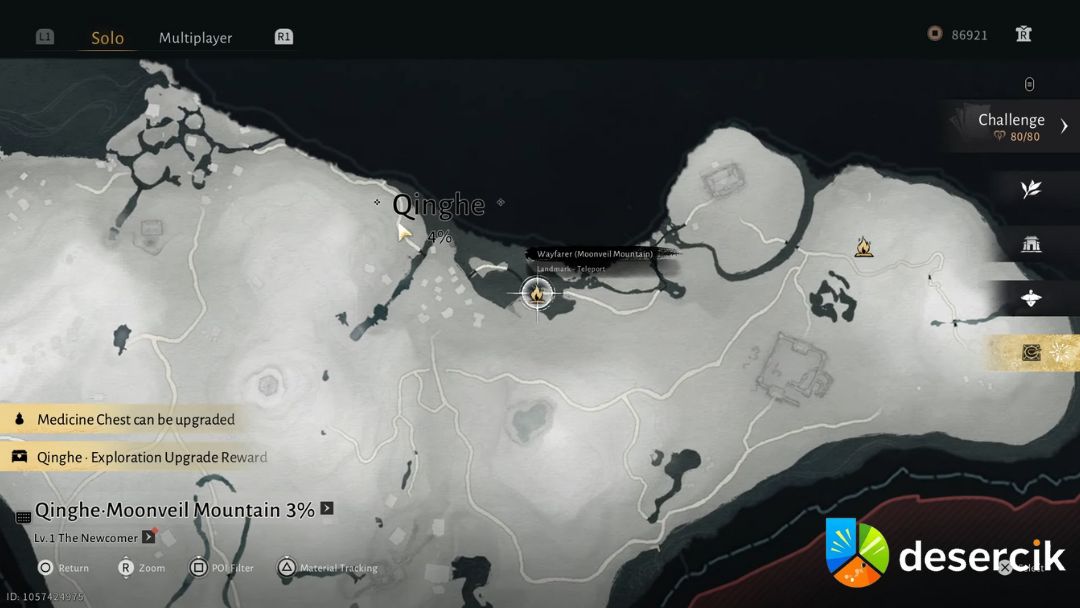Select the temple gate icon side tab

click(x=1031, y=244)
